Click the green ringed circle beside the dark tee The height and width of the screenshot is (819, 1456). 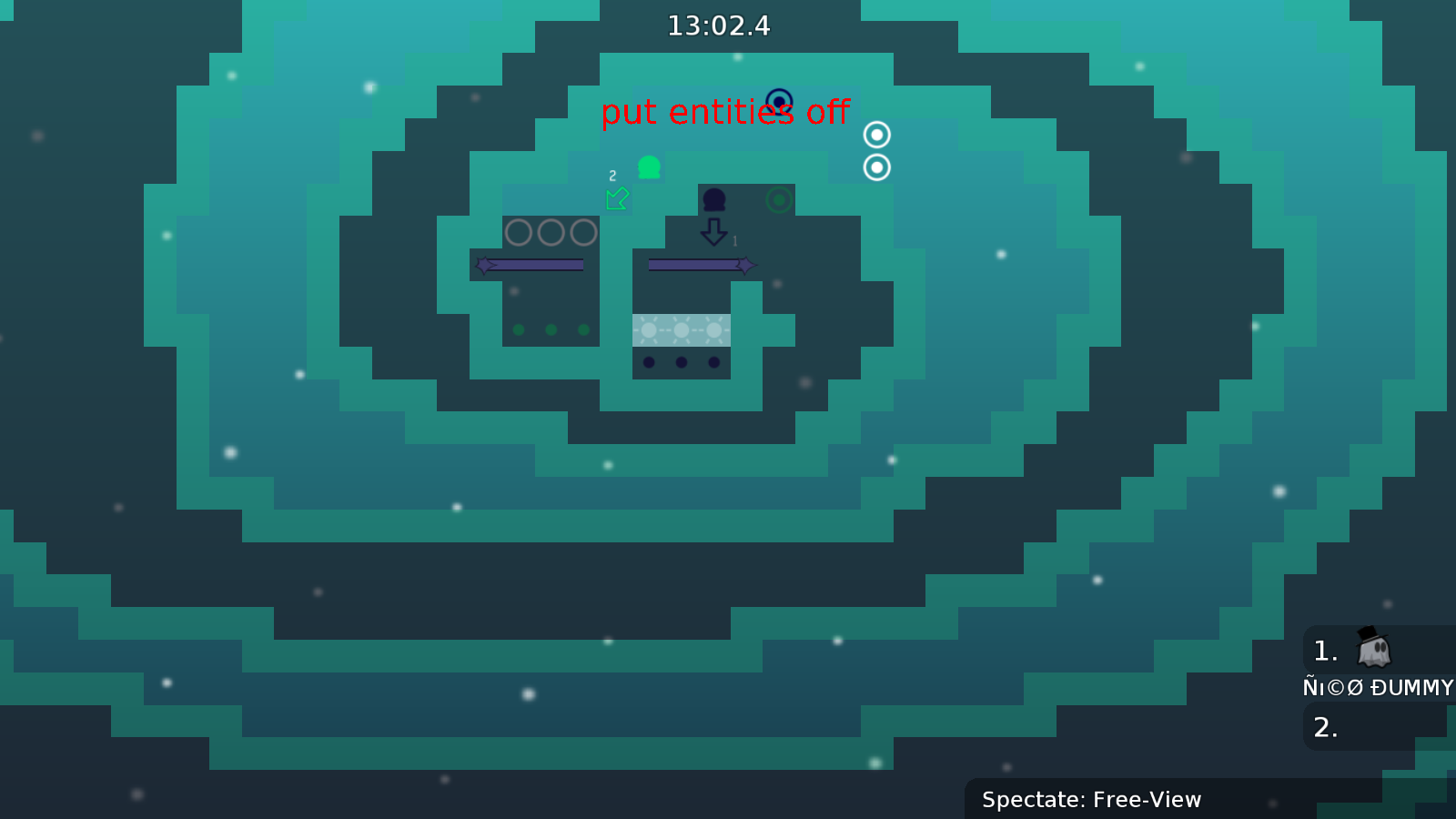pyautogui.click(x=777, y=199)
